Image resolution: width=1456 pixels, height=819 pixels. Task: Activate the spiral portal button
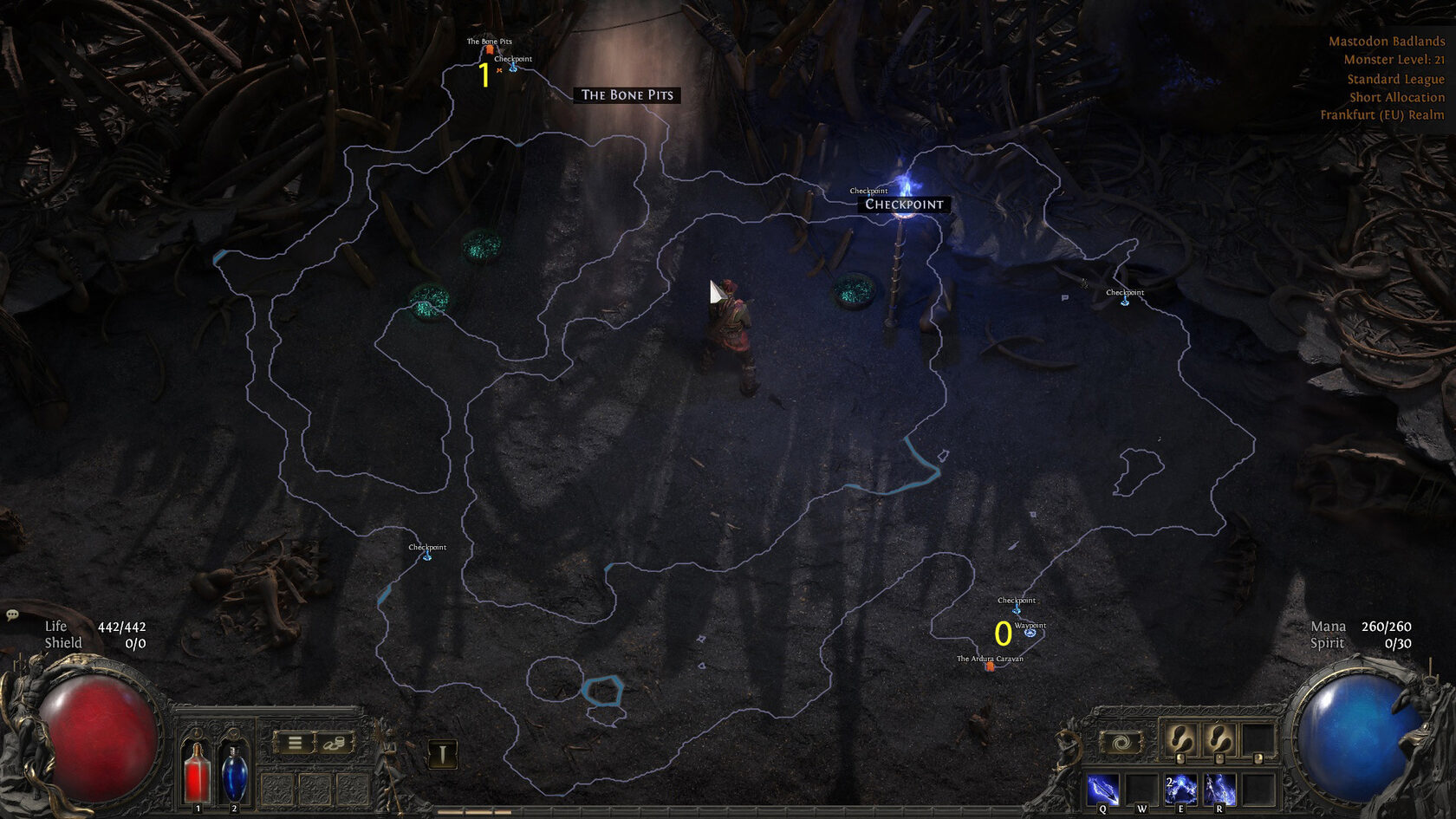coord(1121,743)
